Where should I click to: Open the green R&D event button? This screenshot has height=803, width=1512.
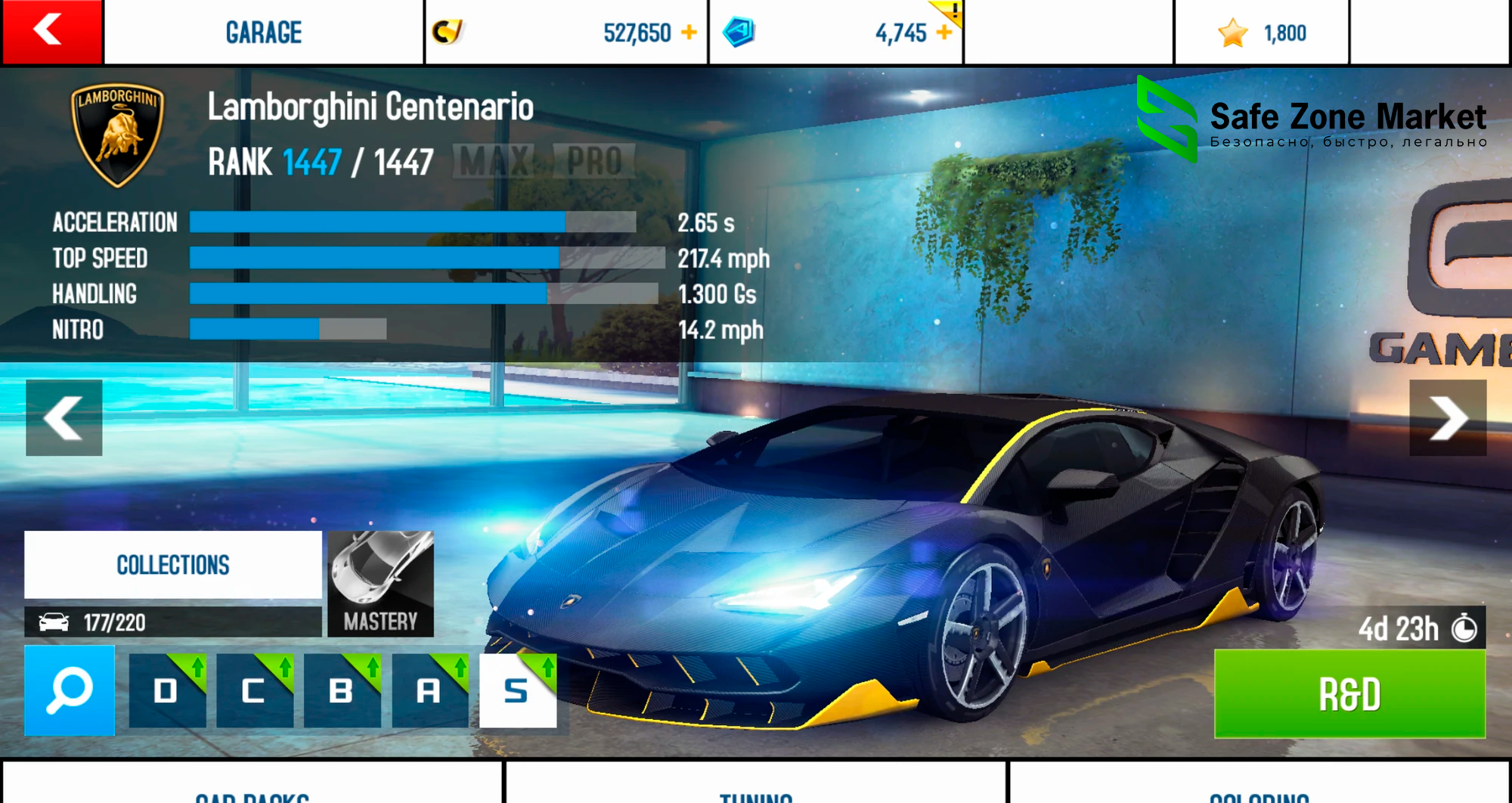[1349, 693]
